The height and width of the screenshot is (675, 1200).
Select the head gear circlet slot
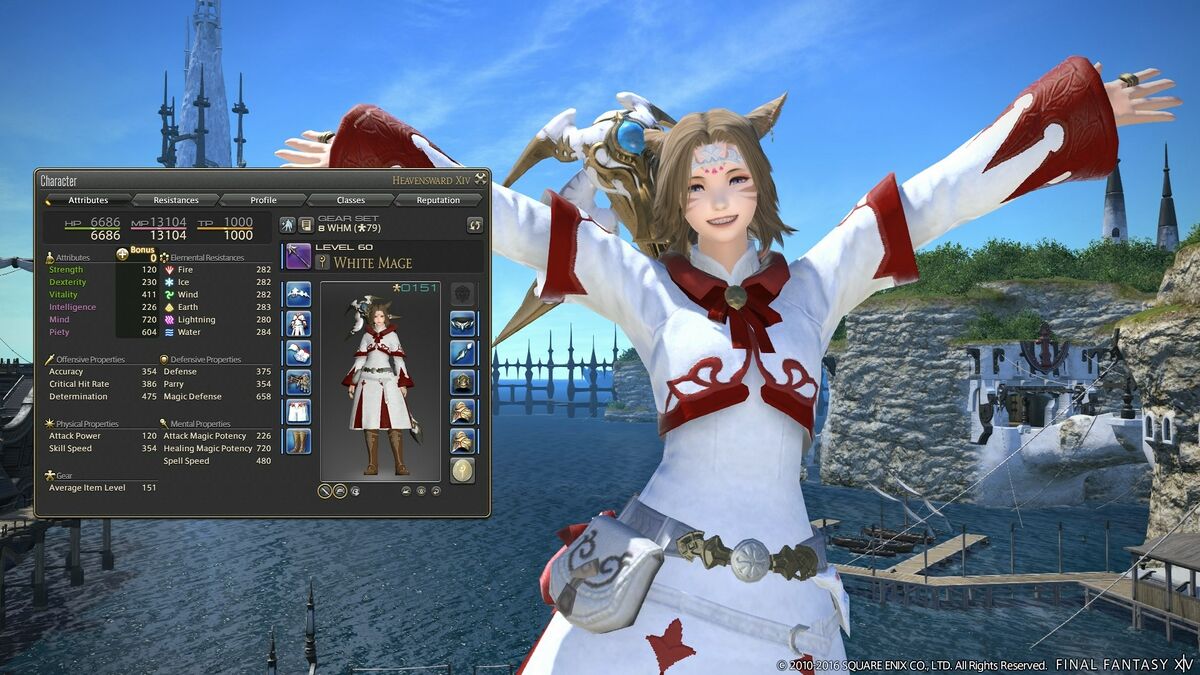coord(298,294)
